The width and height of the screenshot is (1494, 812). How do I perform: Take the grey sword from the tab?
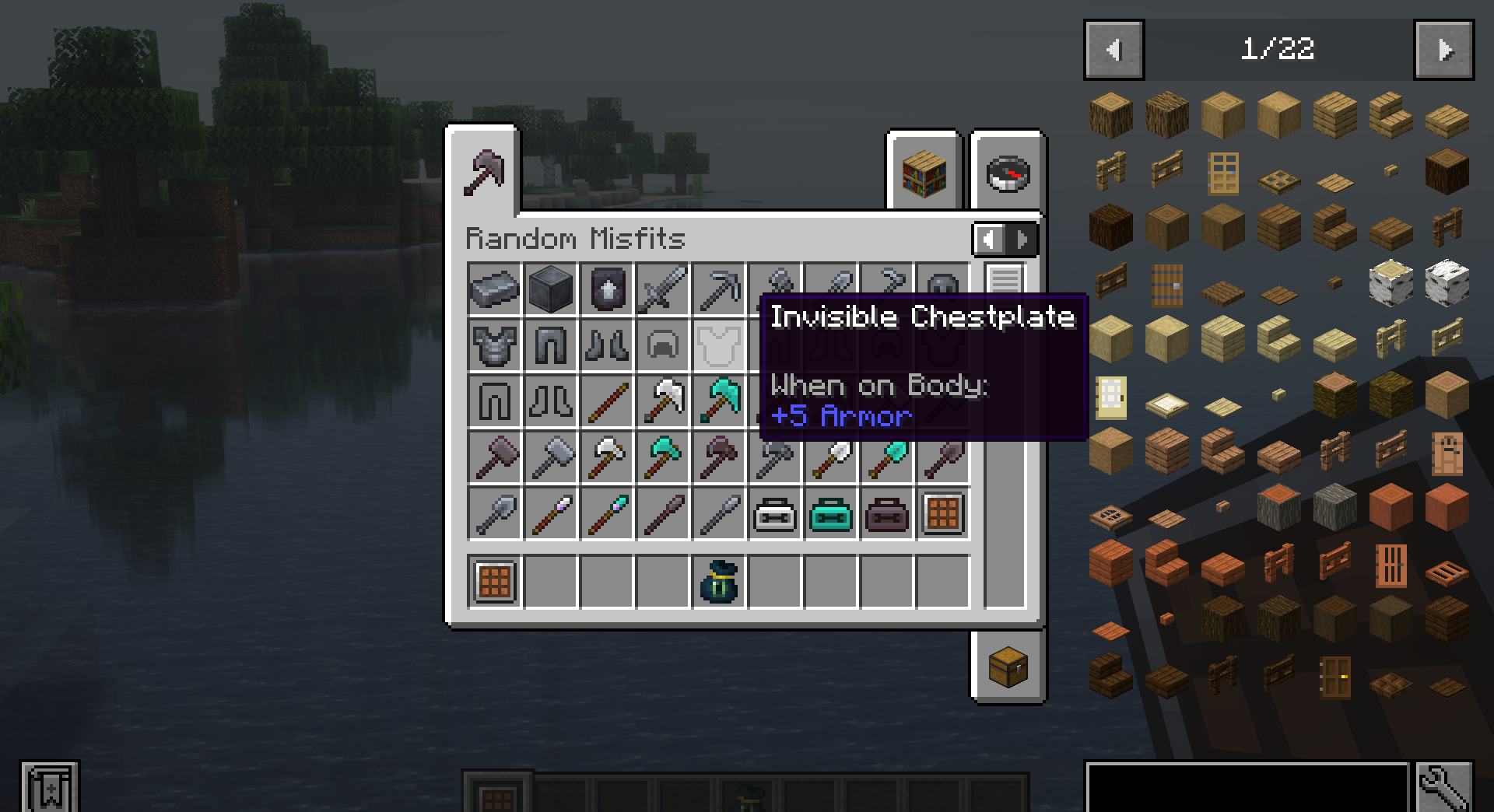pyautogui.click(x=663, y=289)
